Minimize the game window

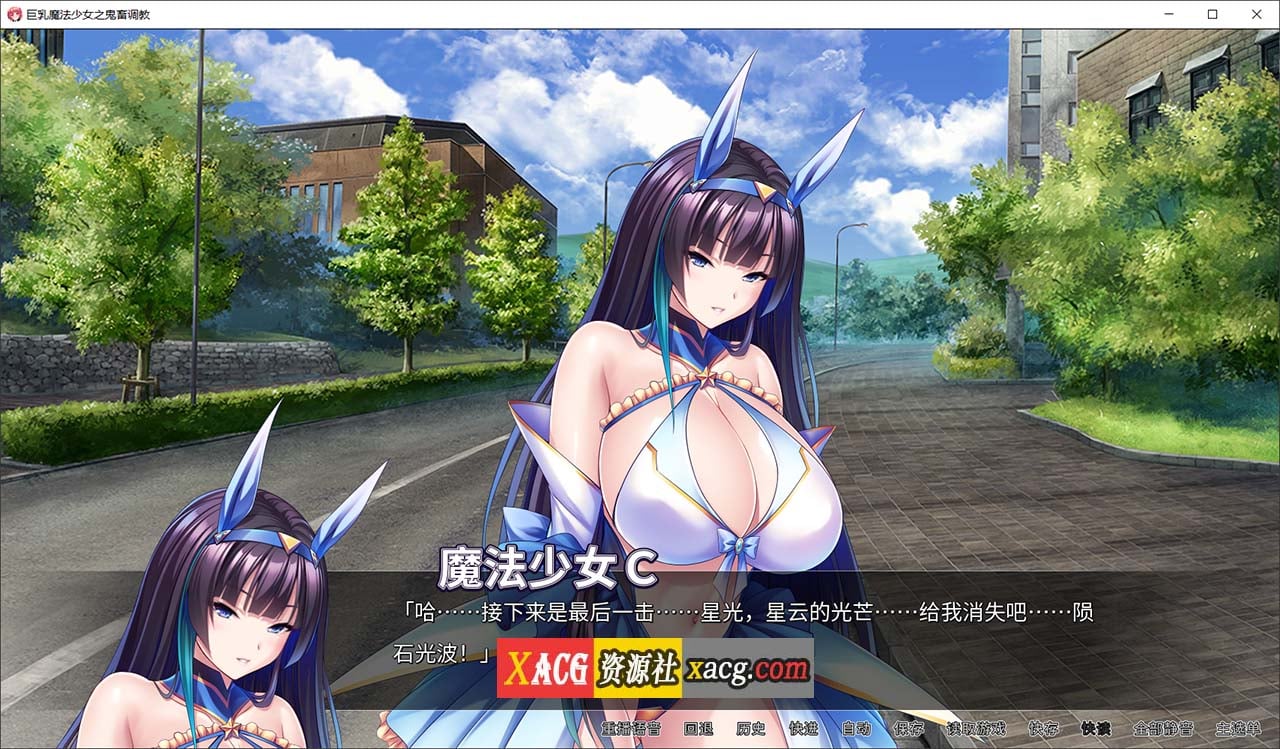click(x=1168, y=14)
